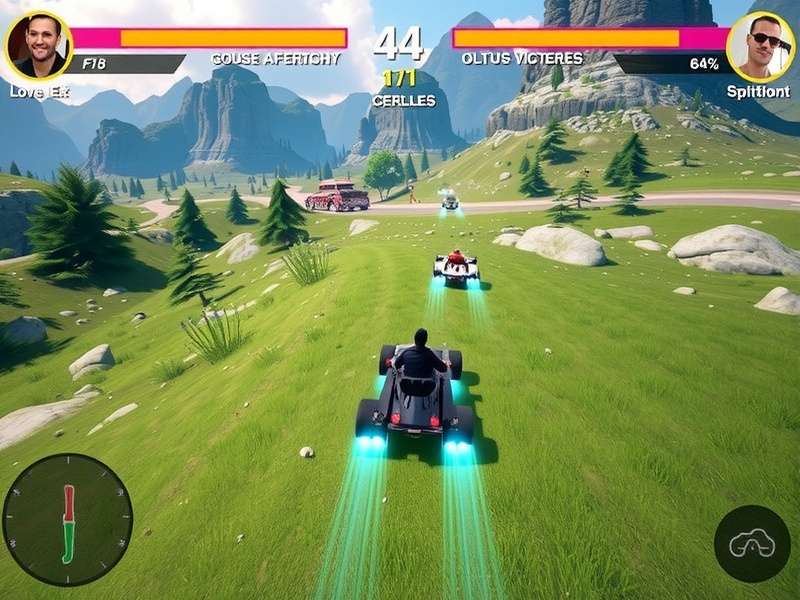Select the sunglasses player portrait
800x600 pixels.
click(x=760, y=46)
